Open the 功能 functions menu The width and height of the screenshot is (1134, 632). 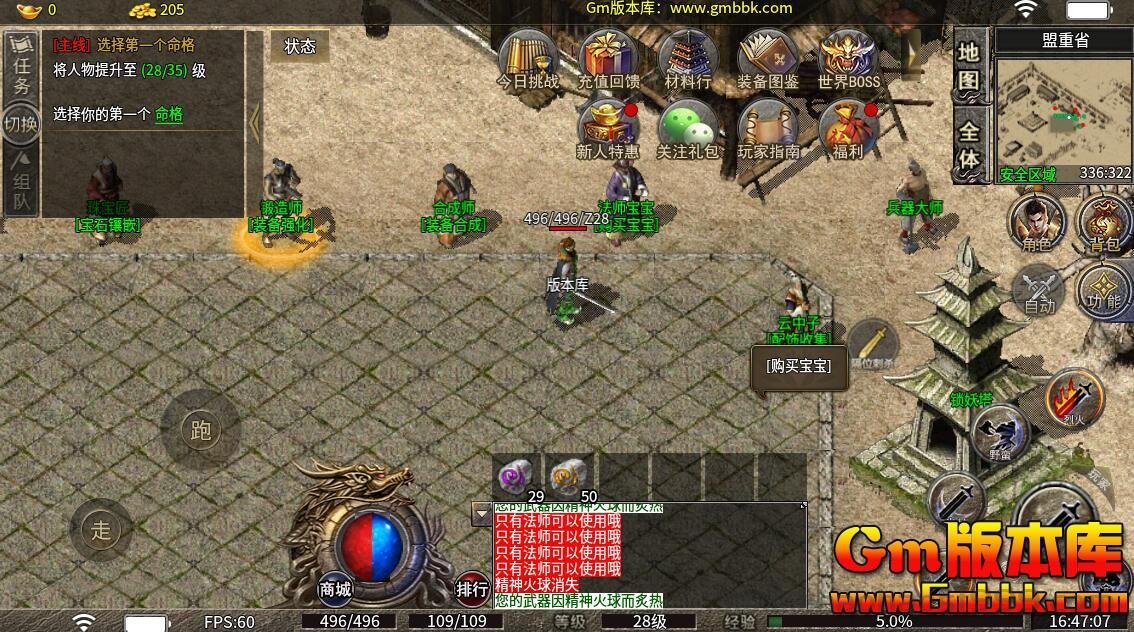tap(1104, 288)
